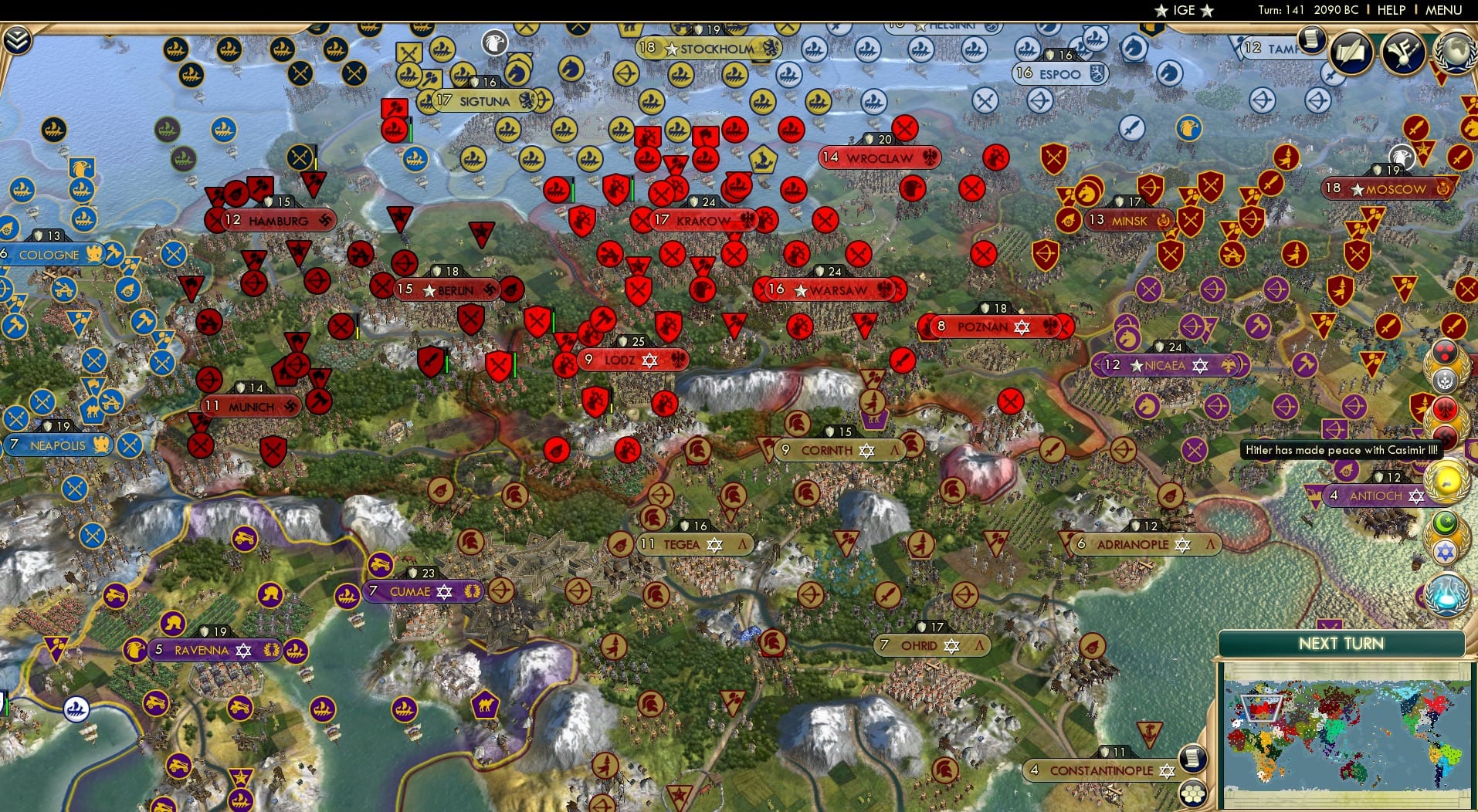1478x812 pixels.
Task: Click the green crescent religion founded notification
Action: click(1446, 522)
